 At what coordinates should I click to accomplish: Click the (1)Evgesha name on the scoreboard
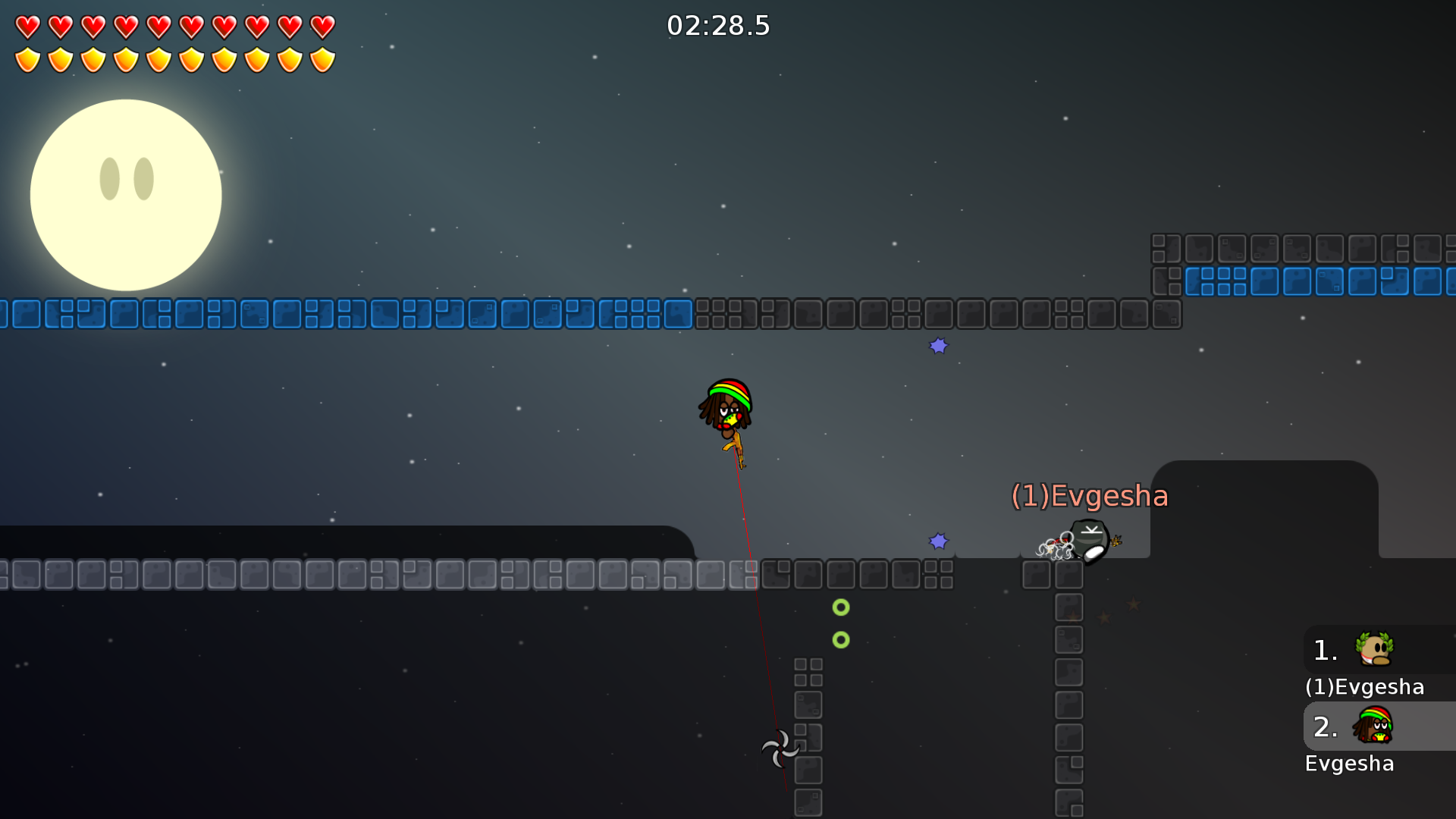click(1364, 687)
